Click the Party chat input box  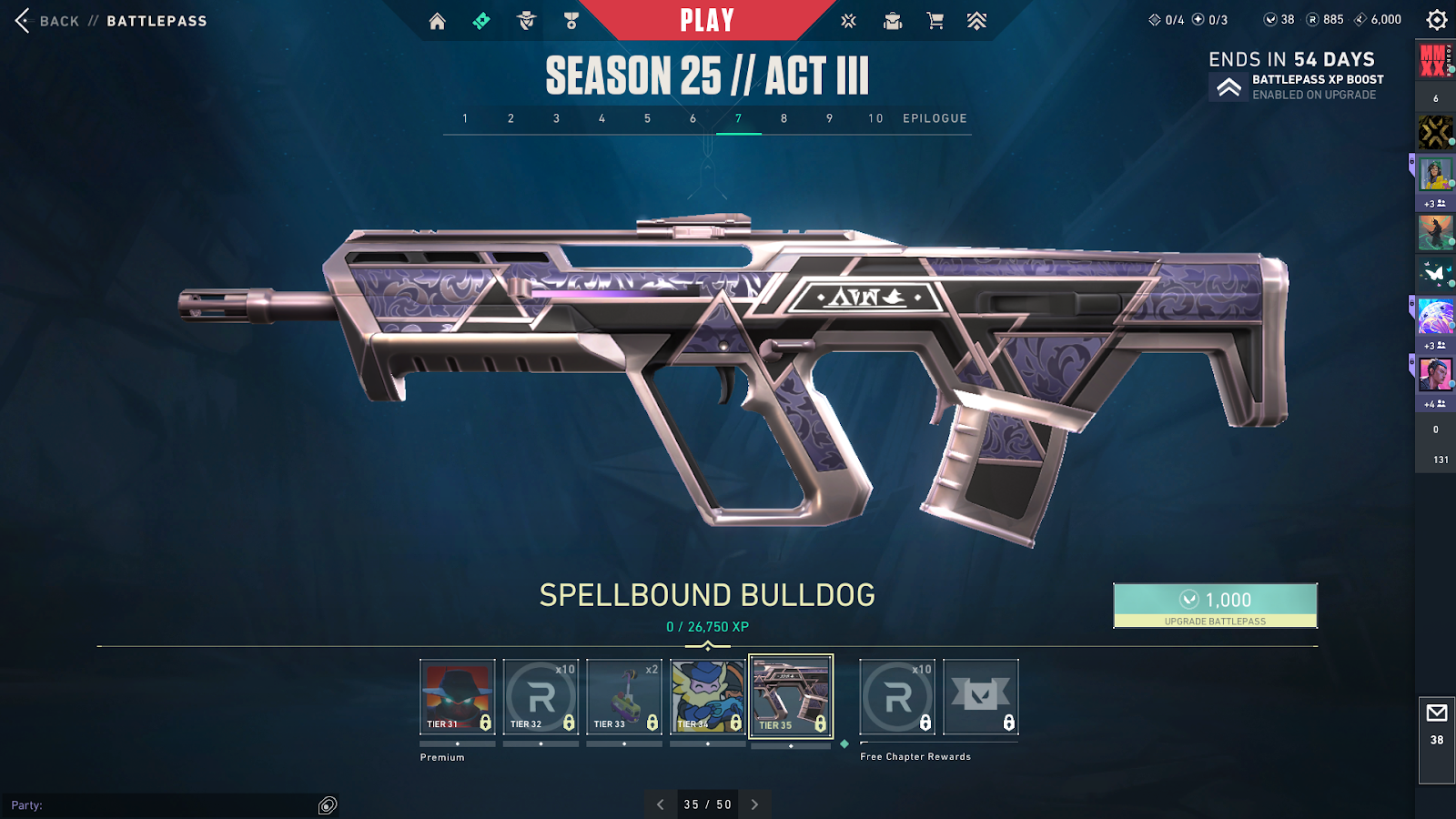[164, 805]
